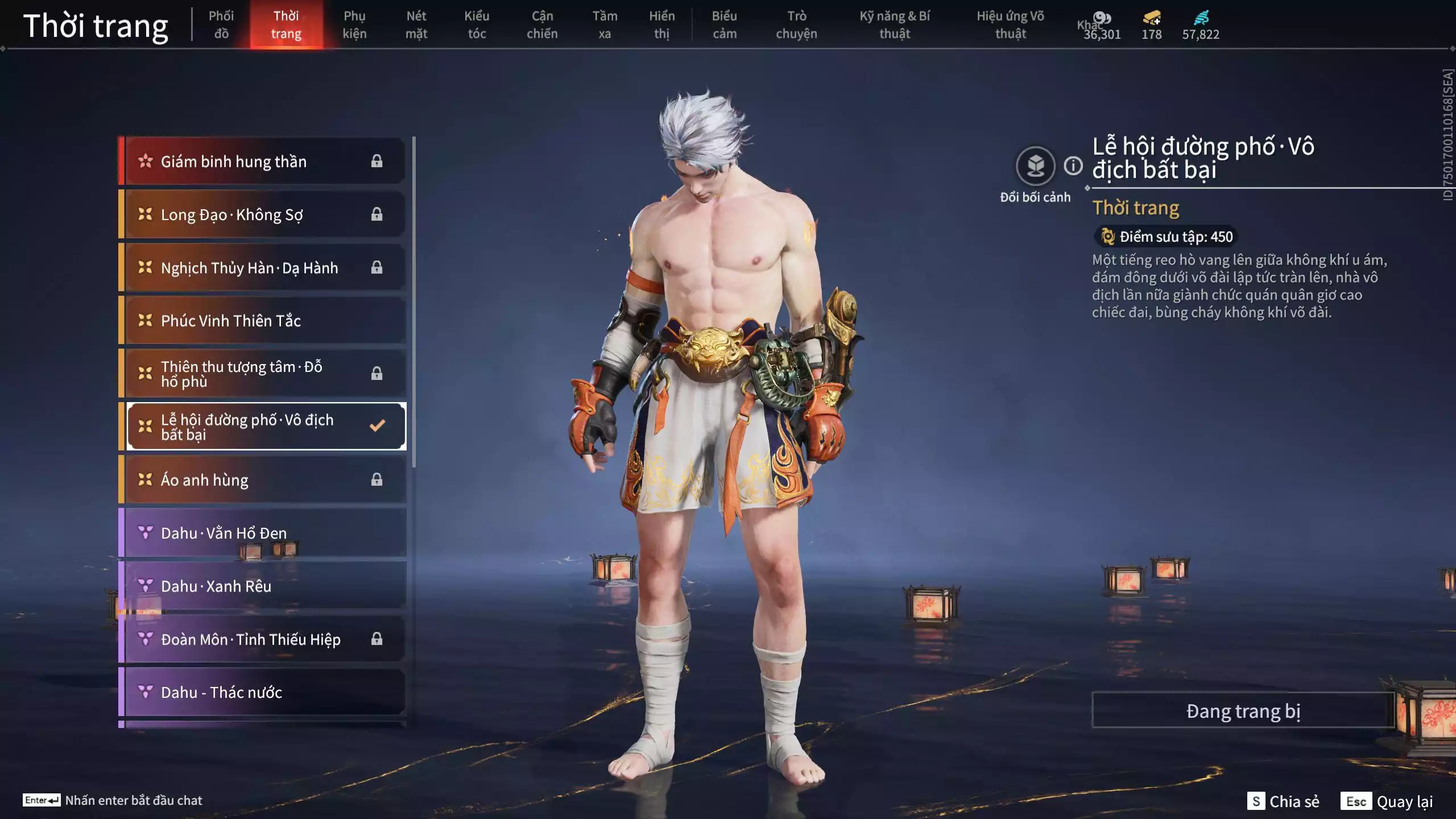Show the Hiển thị tab

click(661, 25)
